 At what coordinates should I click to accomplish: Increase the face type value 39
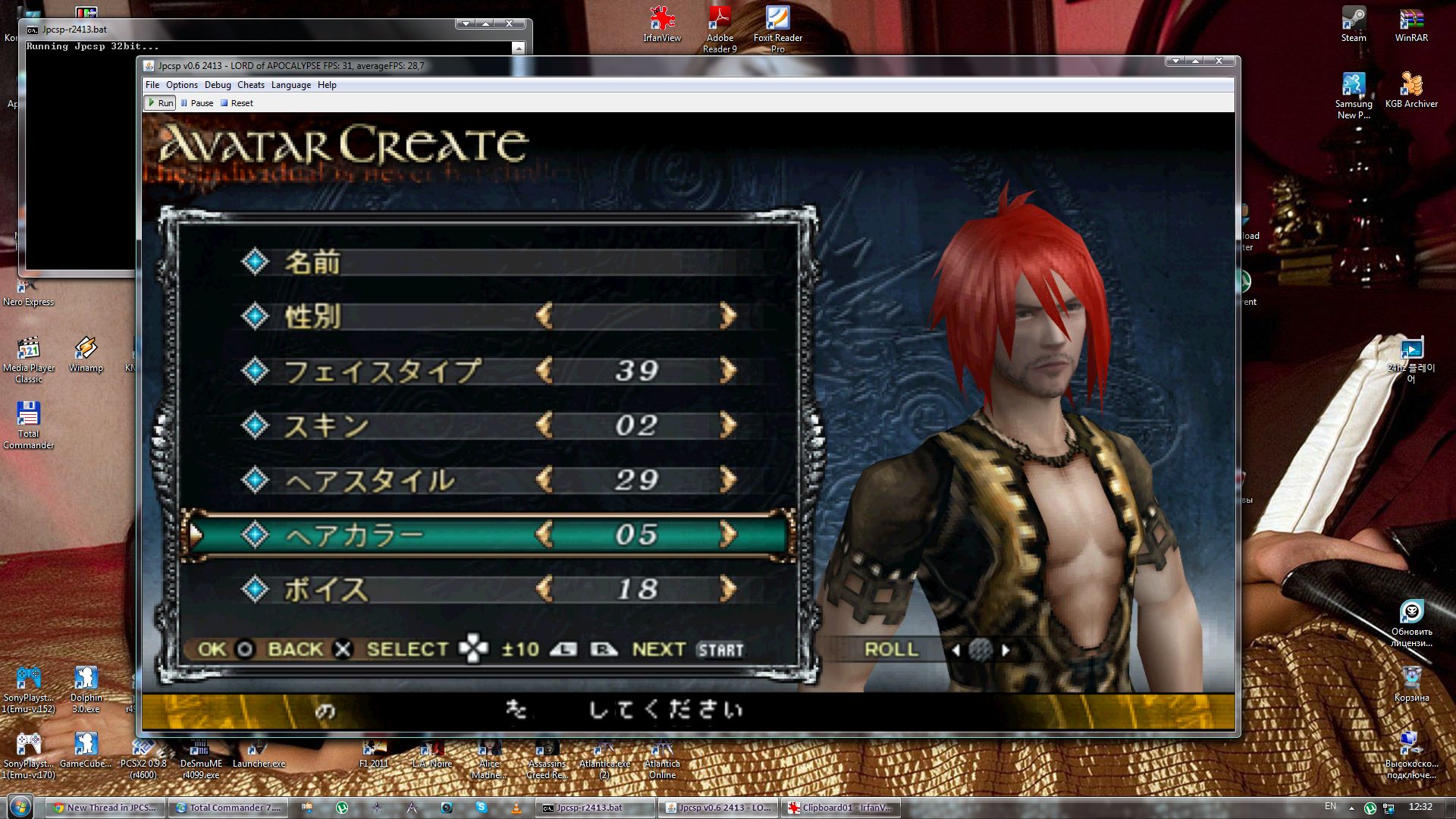[x=728, y=371]
